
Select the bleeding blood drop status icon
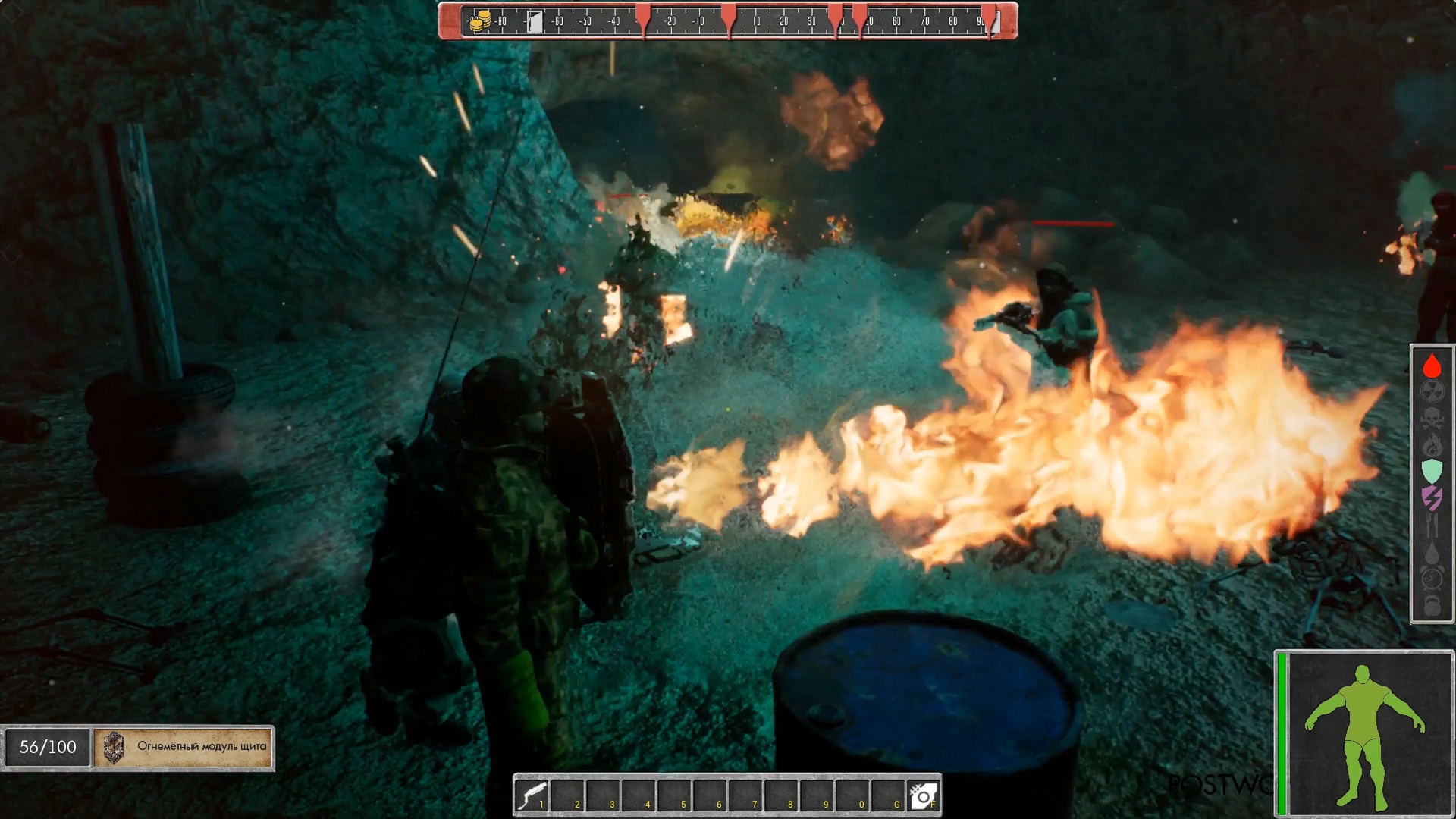pyautogui.click(x=1432, y=365)
